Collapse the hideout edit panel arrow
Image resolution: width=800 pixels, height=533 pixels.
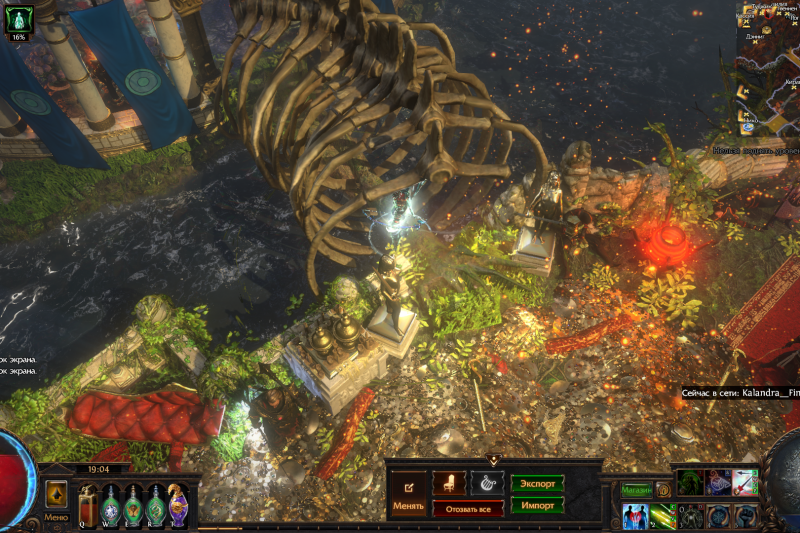pyautogui.click(x=493, y=460)
